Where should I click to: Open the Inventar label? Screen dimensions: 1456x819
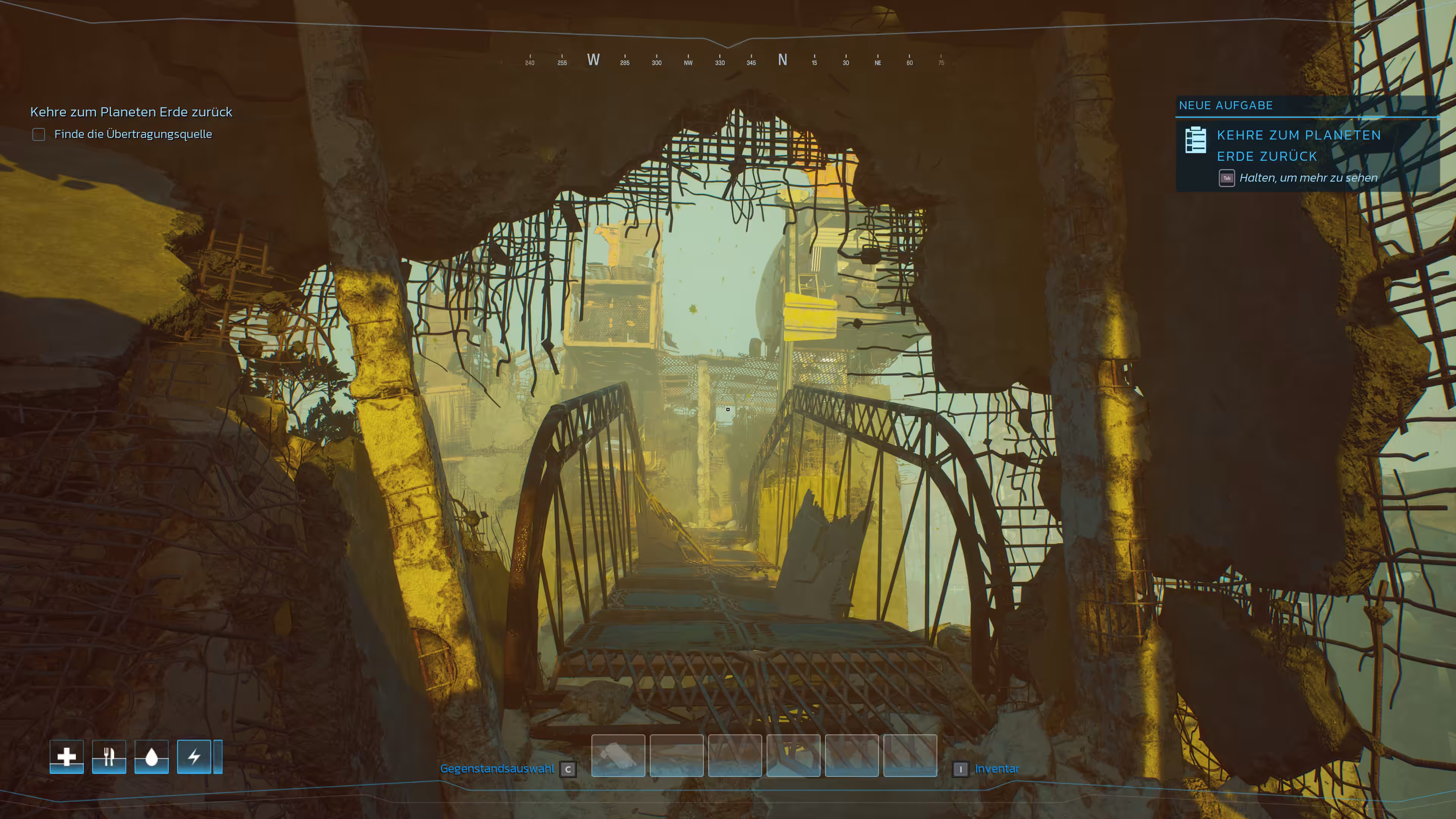996,769
